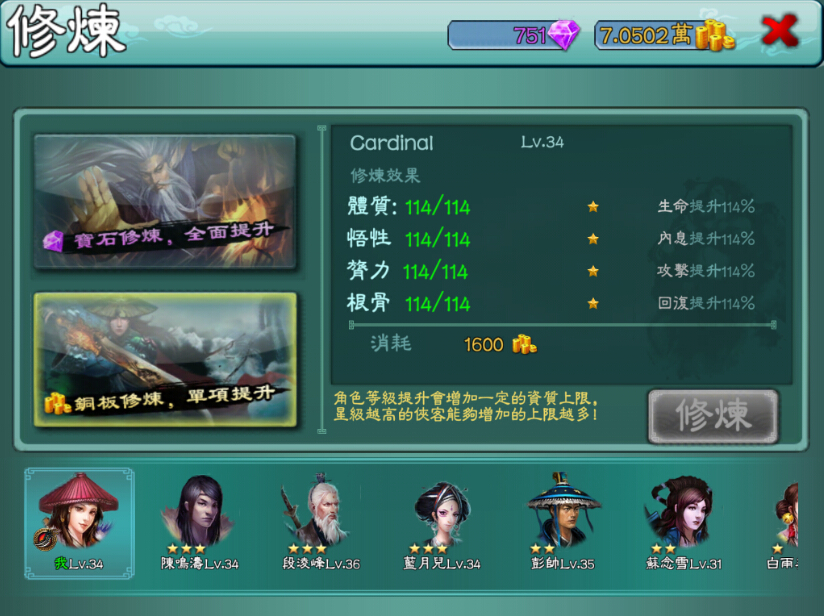Select hero 藍月兒 Lv.34
The image size is (824, 616).
[442, 522]
